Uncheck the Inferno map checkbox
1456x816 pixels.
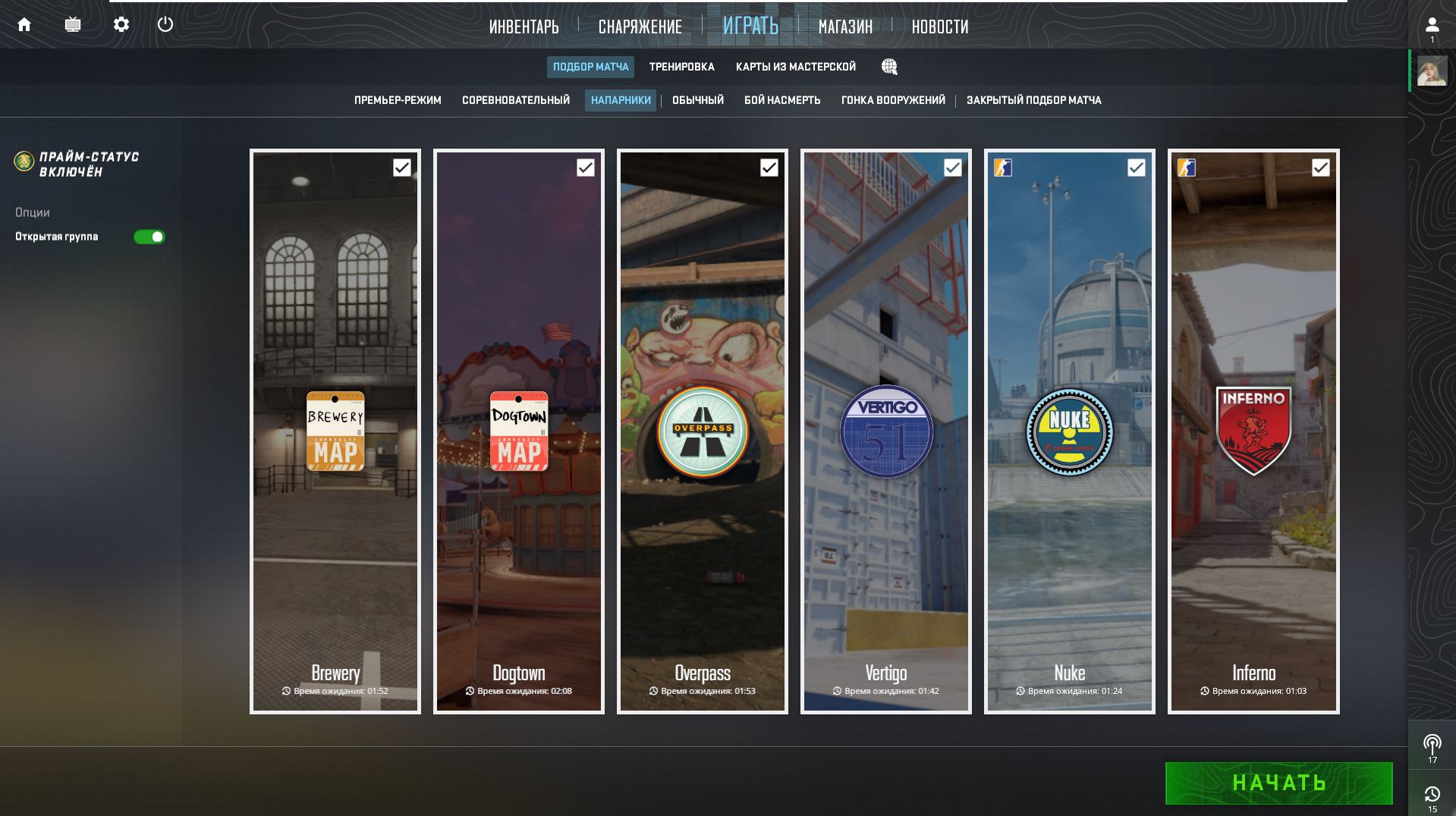pyautogui.click(x=1320, y=168)
